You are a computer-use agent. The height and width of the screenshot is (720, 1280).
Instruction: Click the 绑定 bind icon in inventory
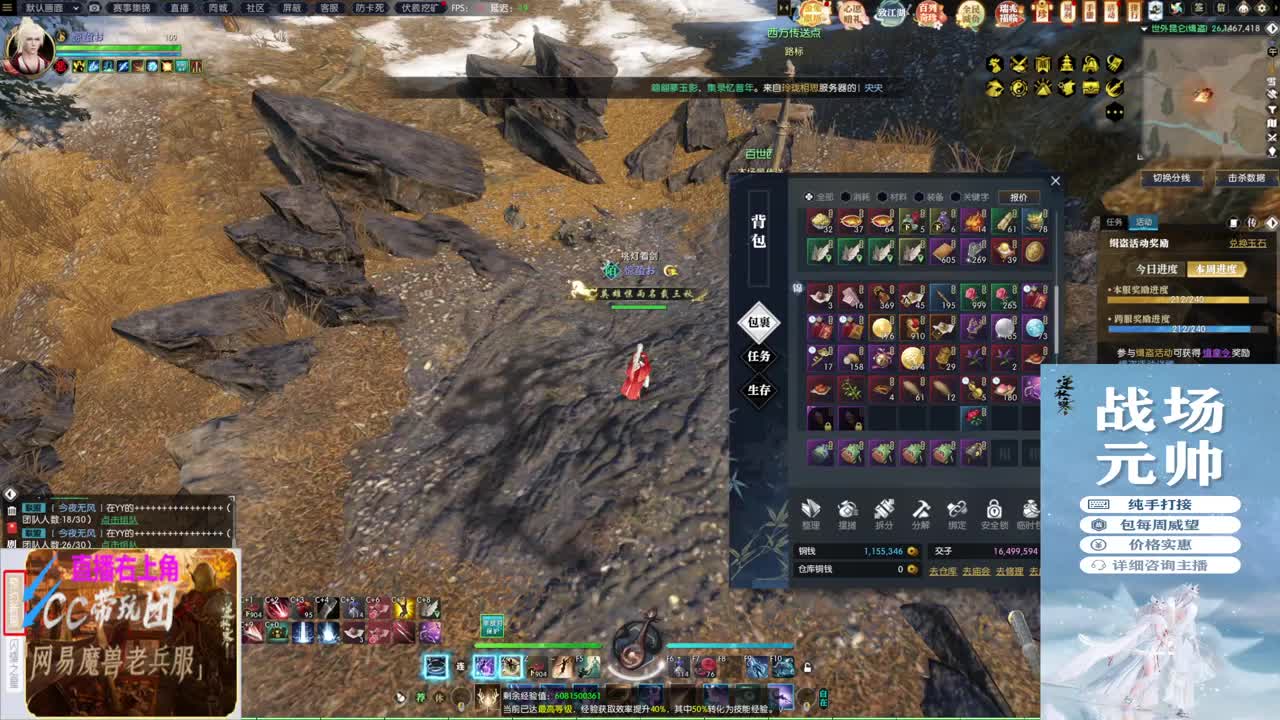pyautogui.click(x=956, y=511)
